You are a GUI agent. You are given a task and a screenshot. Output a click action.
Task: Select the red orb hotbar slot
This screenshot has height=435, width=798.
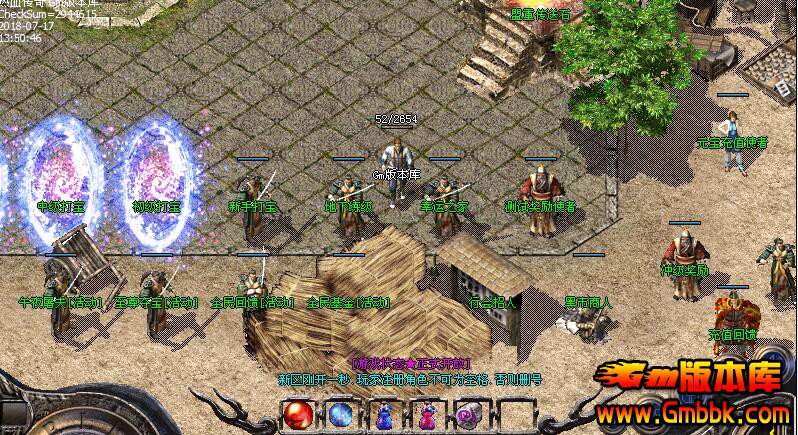(x=298, y=414)
